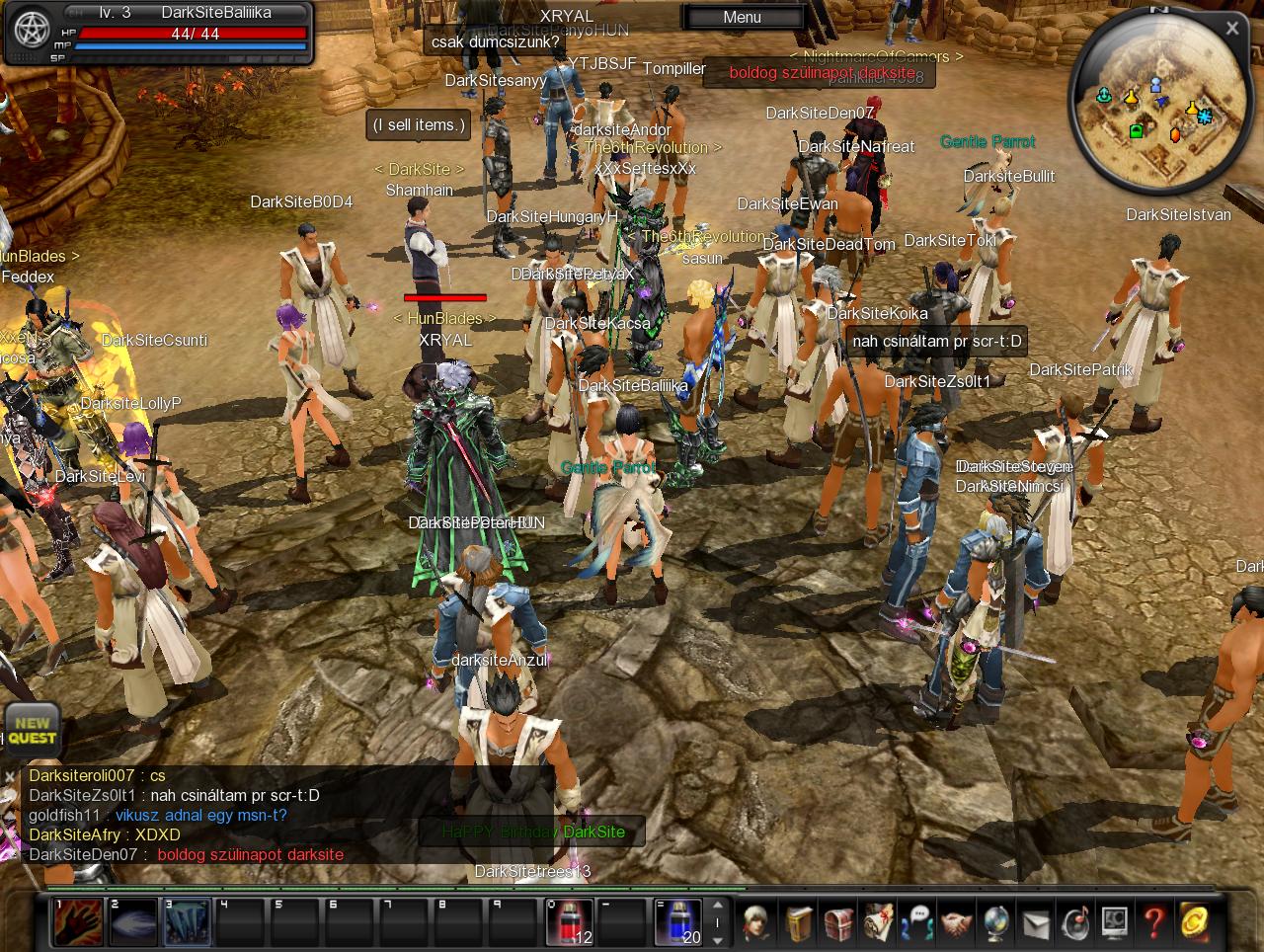This screenshot has width=1264, height=952.
Task: Open the speech bubble community icon
Action: (917, 923)
